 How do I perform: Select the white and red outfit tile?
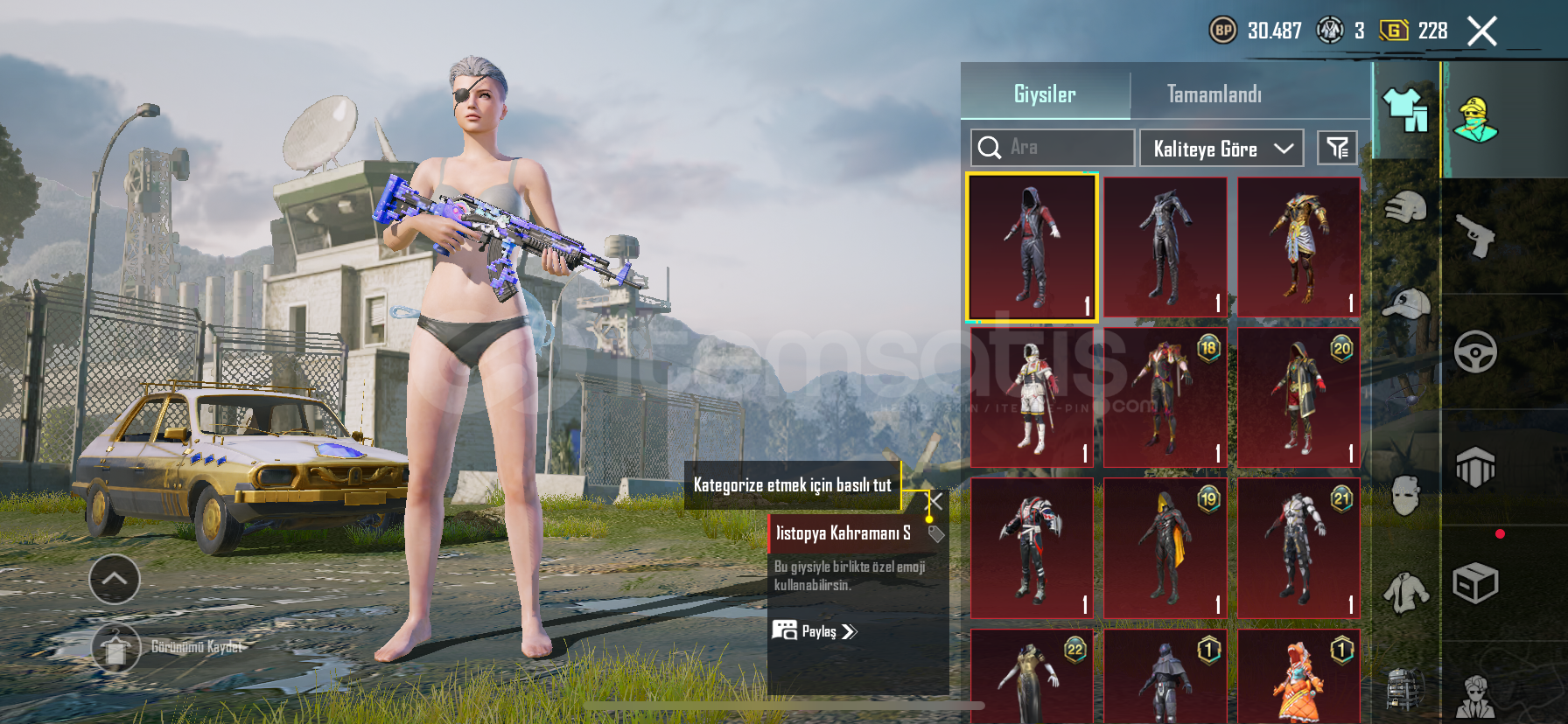pos(1032,399)
